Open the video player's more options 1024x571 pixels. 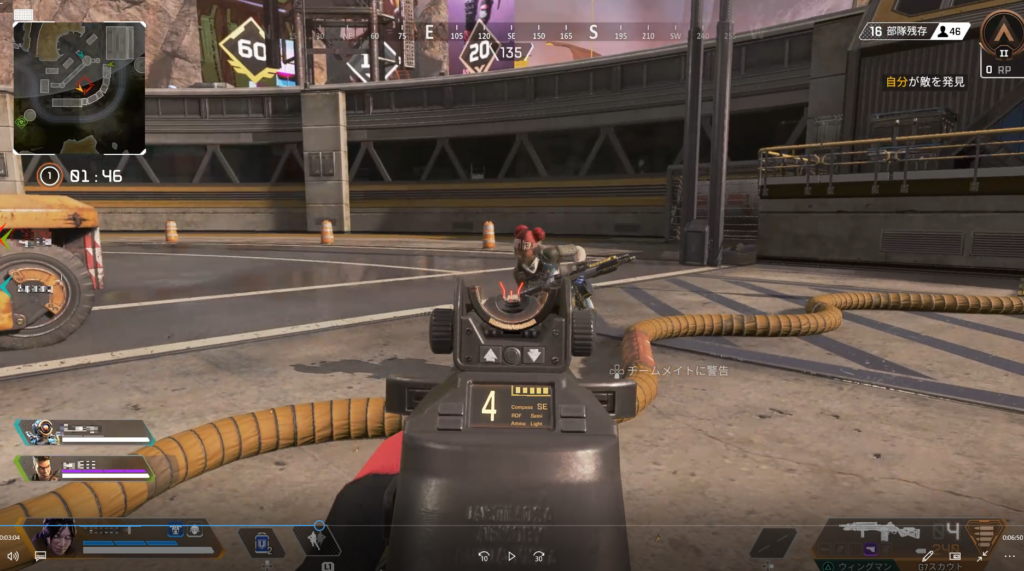point(1006,556)
